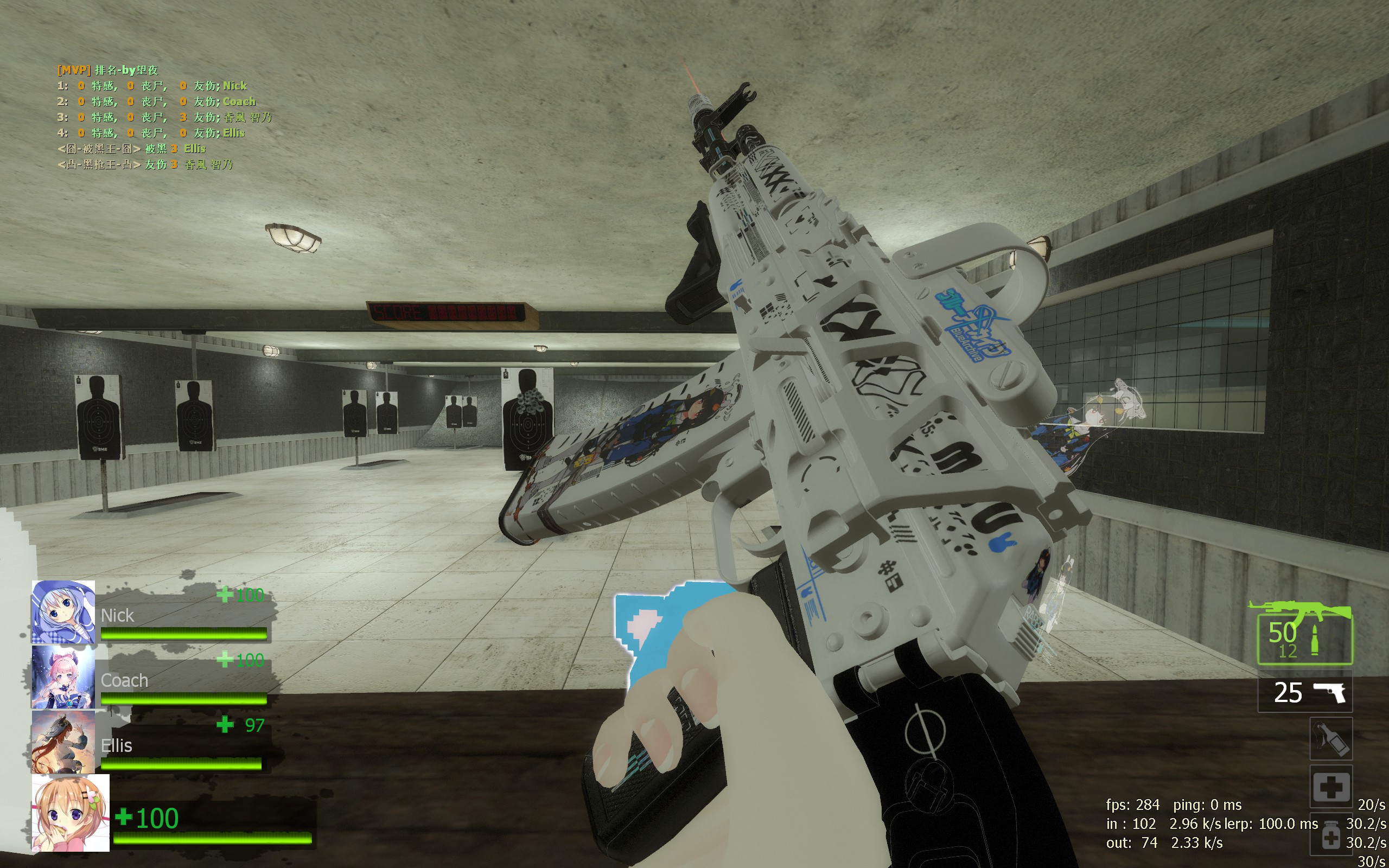1389x868 pixels.
Task: Select Ellis's teammate portrait
Action: point(63,742)
